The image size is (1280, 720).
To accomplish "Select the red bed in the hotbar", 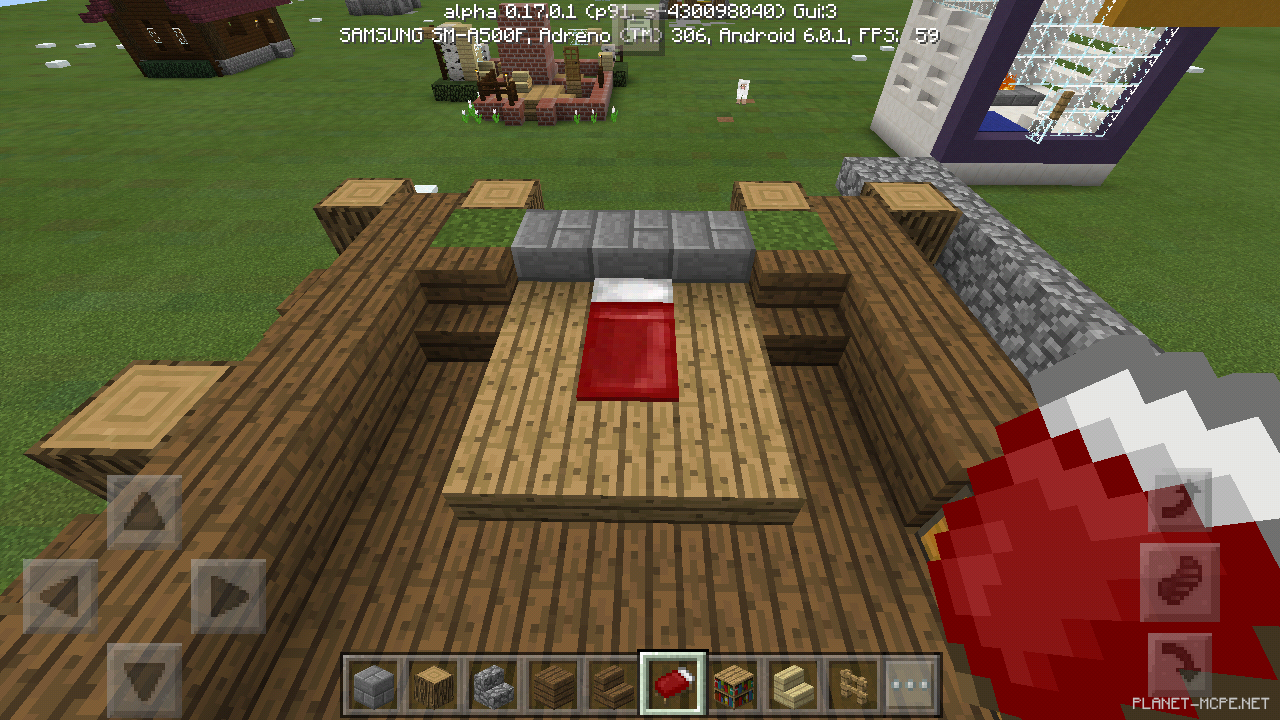I will [x=672, y=678].
